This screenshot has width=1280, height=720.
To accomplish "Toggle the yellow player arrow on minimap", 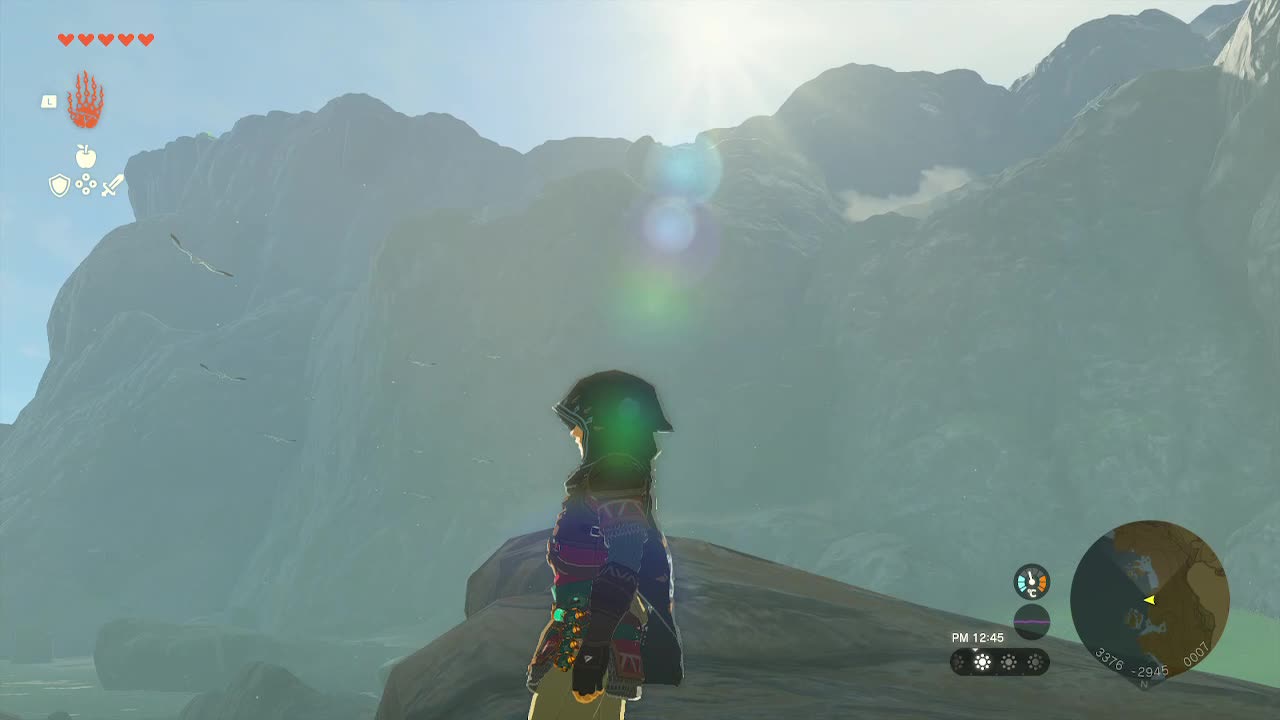I will point(1152,600).
